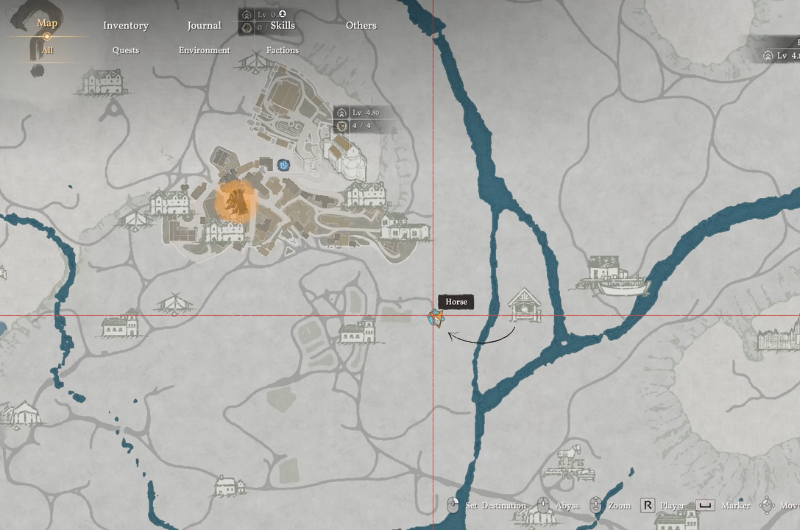Image resolution: width=800 pixels, height=530 pixels.
Task: Open the Others tab
Action: 360,26
